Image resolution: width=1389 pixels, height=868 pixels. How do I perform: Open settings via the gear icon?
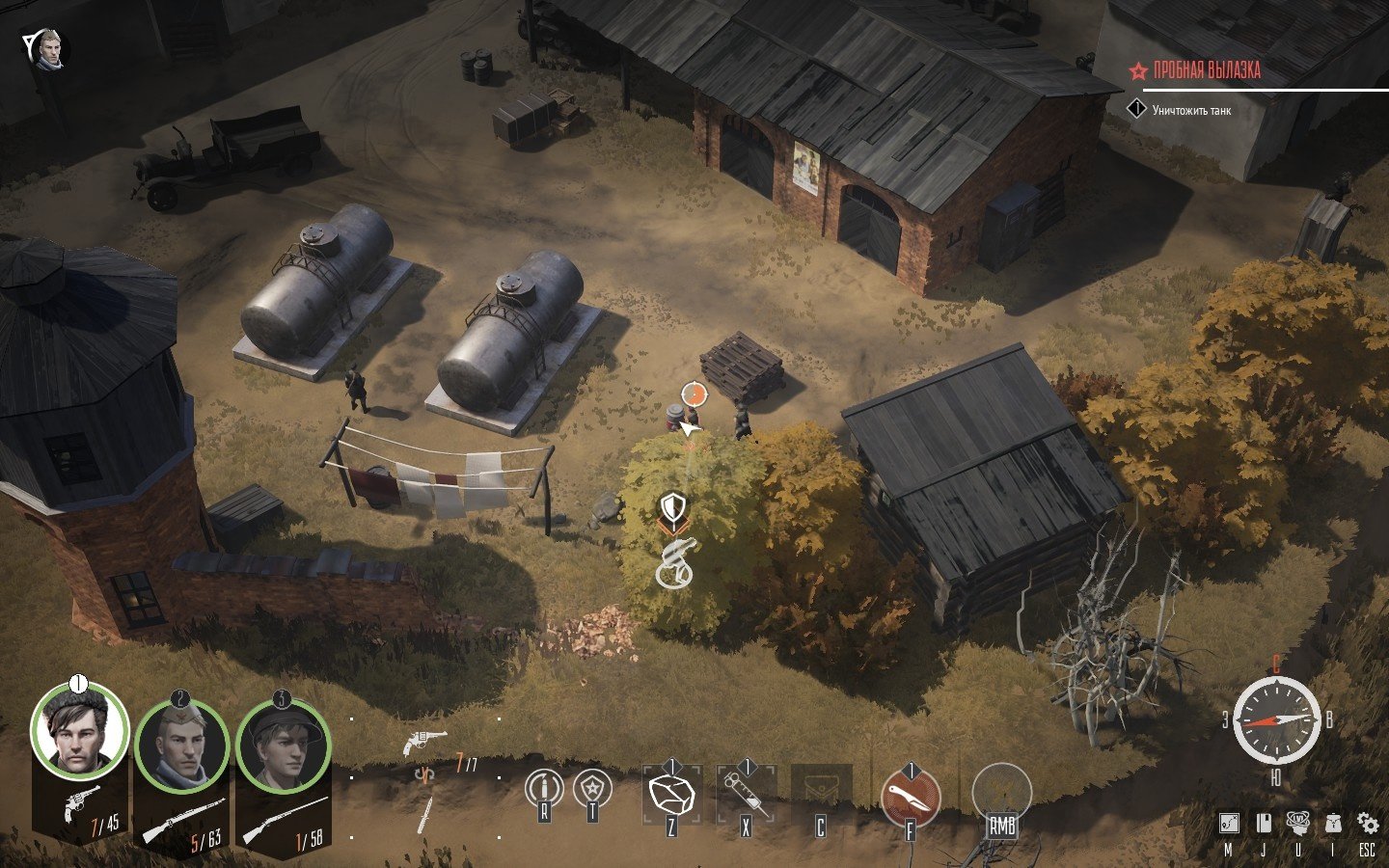[x=1367, y=823]
